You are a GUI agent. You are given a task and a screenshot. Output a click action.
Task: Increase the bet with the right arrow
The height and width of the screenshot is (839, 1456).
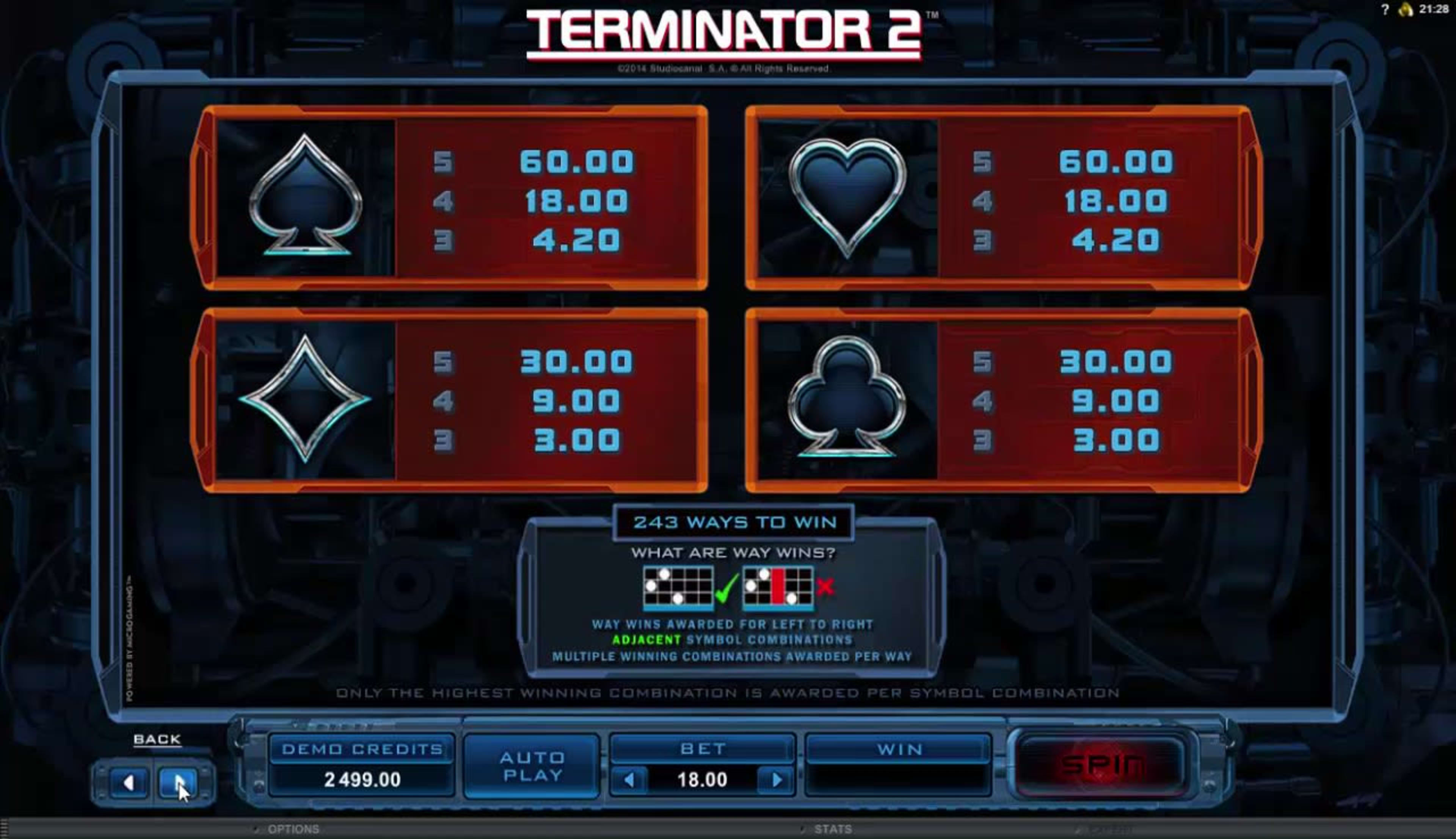[x=773, y=781]
